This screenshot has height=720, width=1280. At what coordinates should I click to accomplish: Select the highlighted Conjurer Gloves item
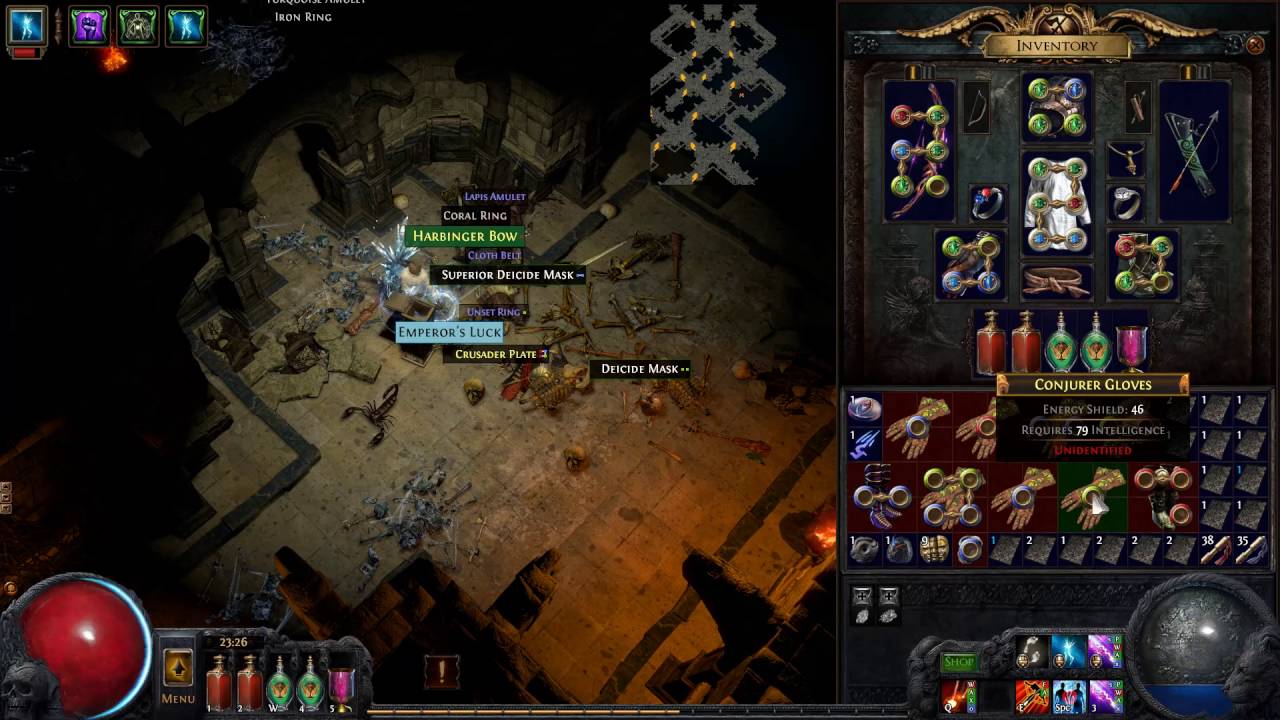coord(1092,496)
